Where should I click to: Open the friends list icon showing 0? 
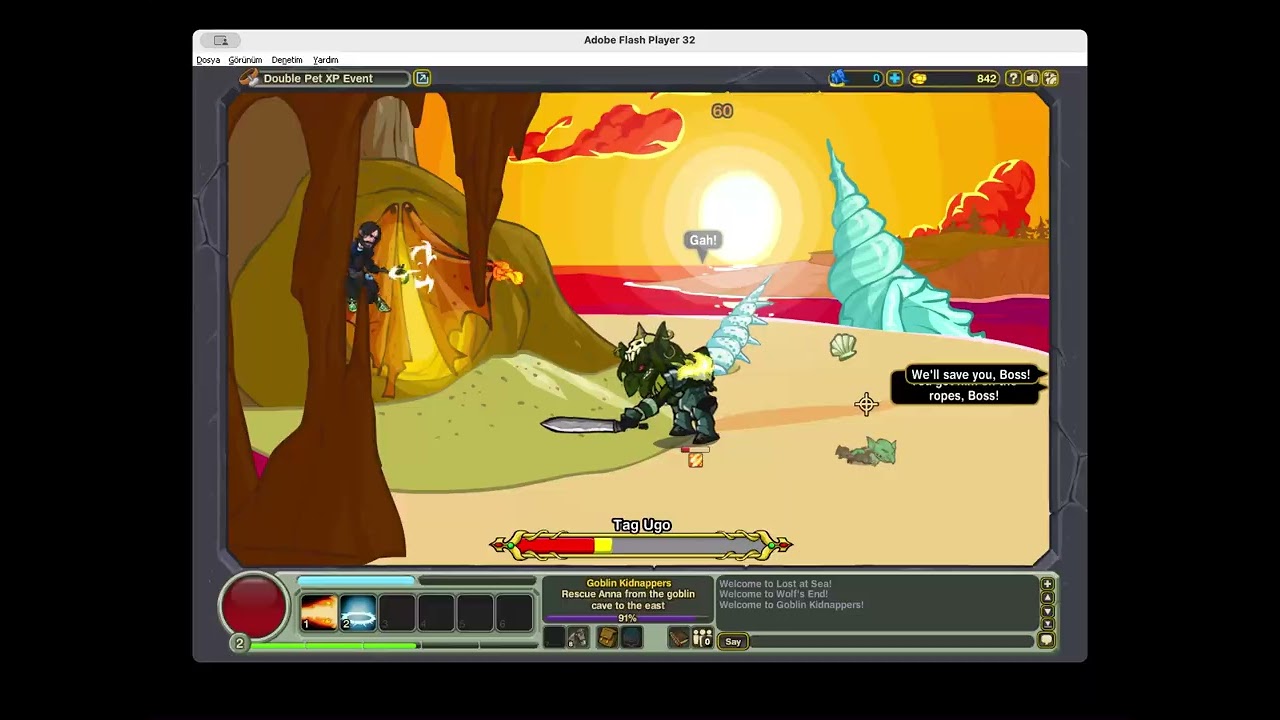pyautogui.click(x=701, y=637)
